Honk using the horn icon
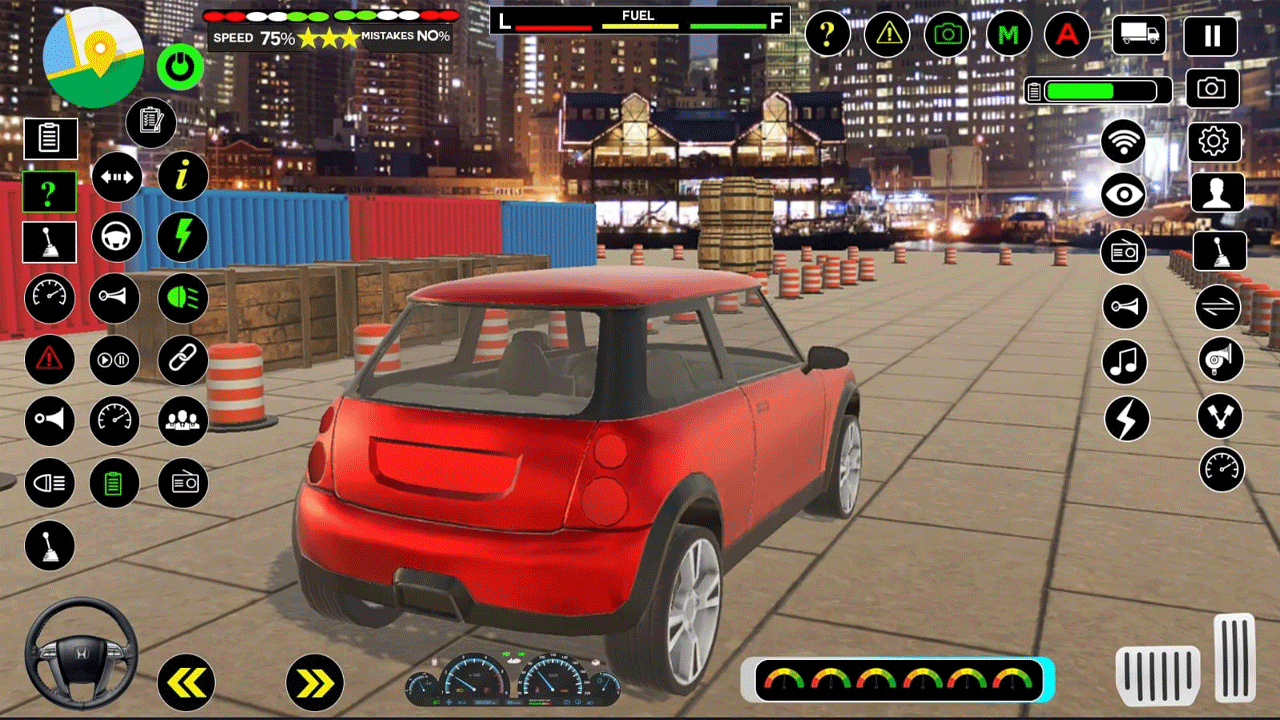Image resolution: width=1280 pixels, height=720 pixels. [x=113, y=298]
